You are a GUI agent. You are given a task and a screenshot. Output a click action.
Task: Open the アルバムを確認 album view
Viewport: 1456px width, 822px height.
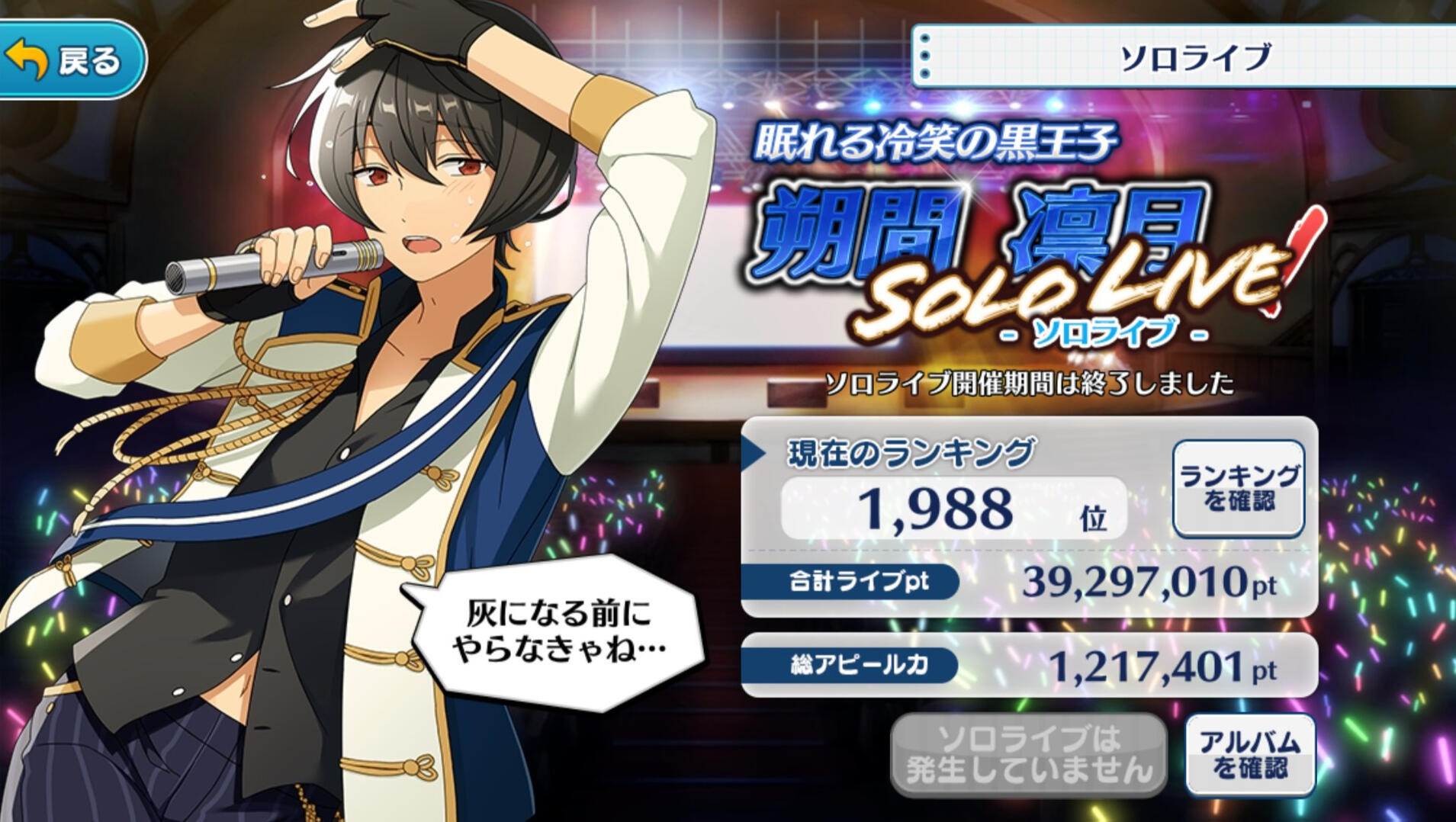pyautogui.click(x=1249, y=754)
